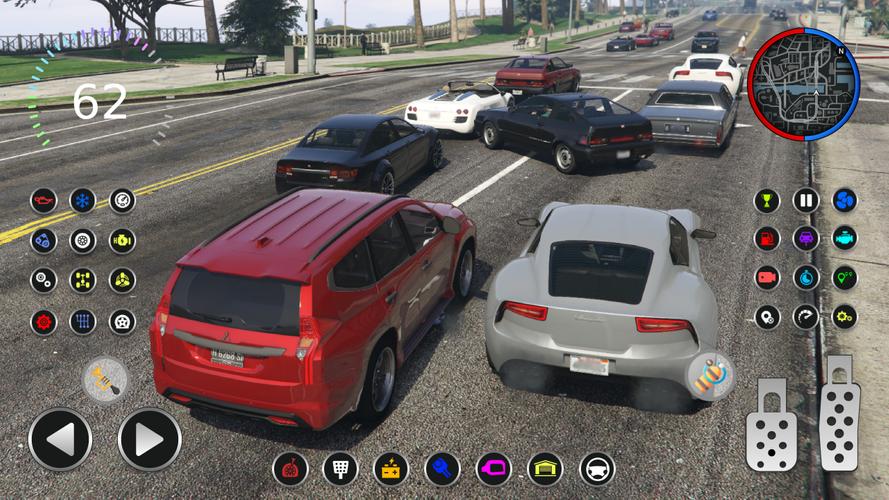This screenshot has height=500, width=889.
Task: Select the green trophy icon
Action: click(767, 200)
